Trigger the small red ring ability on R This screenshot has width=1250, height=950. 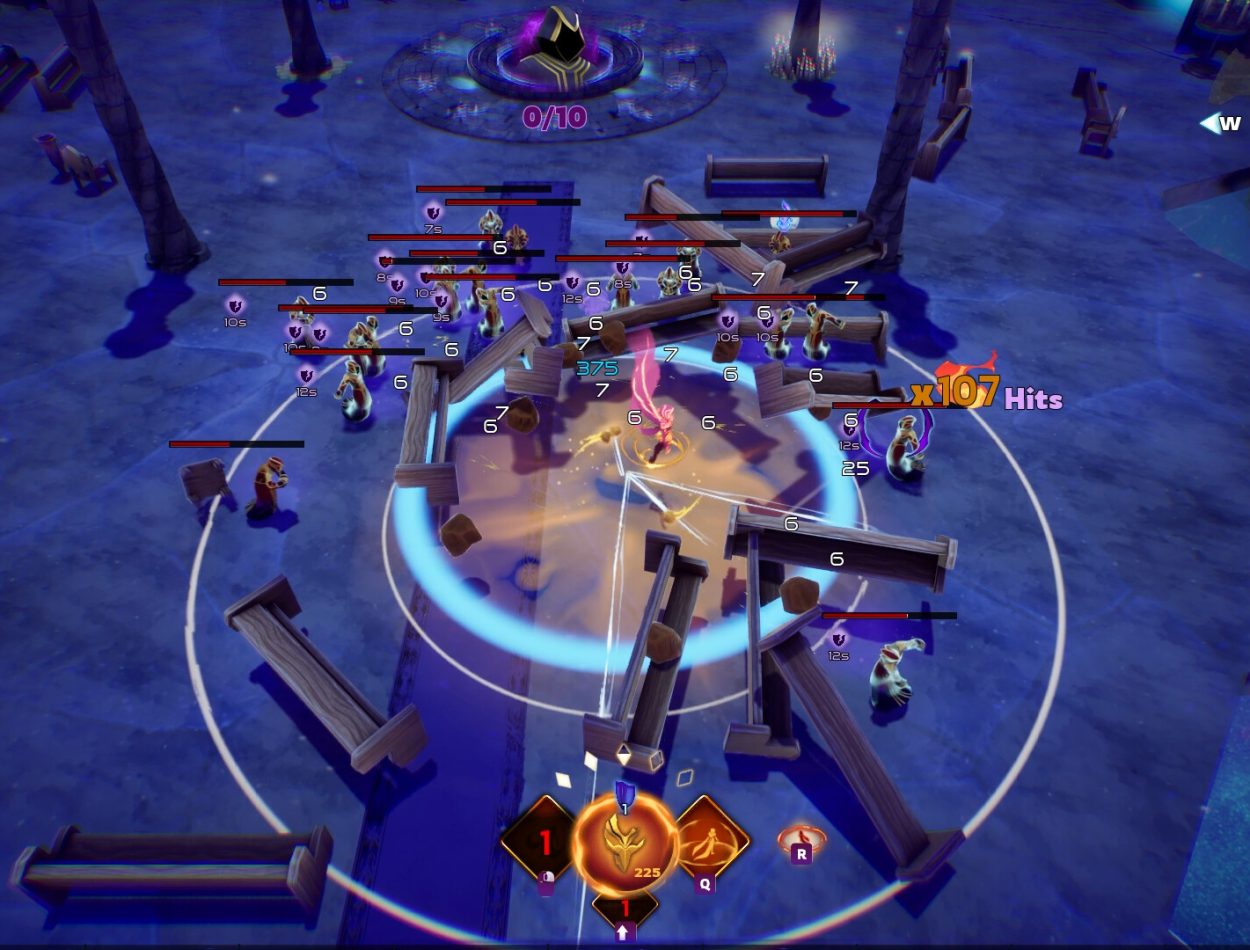coord(801,840)
